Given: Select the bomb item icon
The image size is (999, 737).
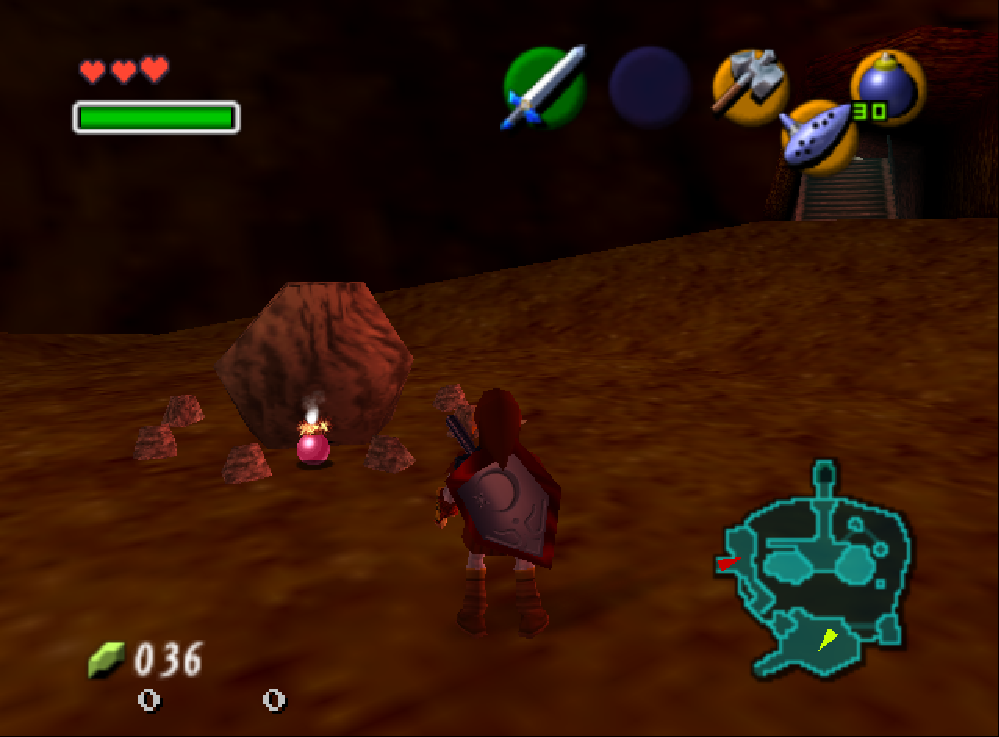Looking at the screenshot, I should point(885,87).
